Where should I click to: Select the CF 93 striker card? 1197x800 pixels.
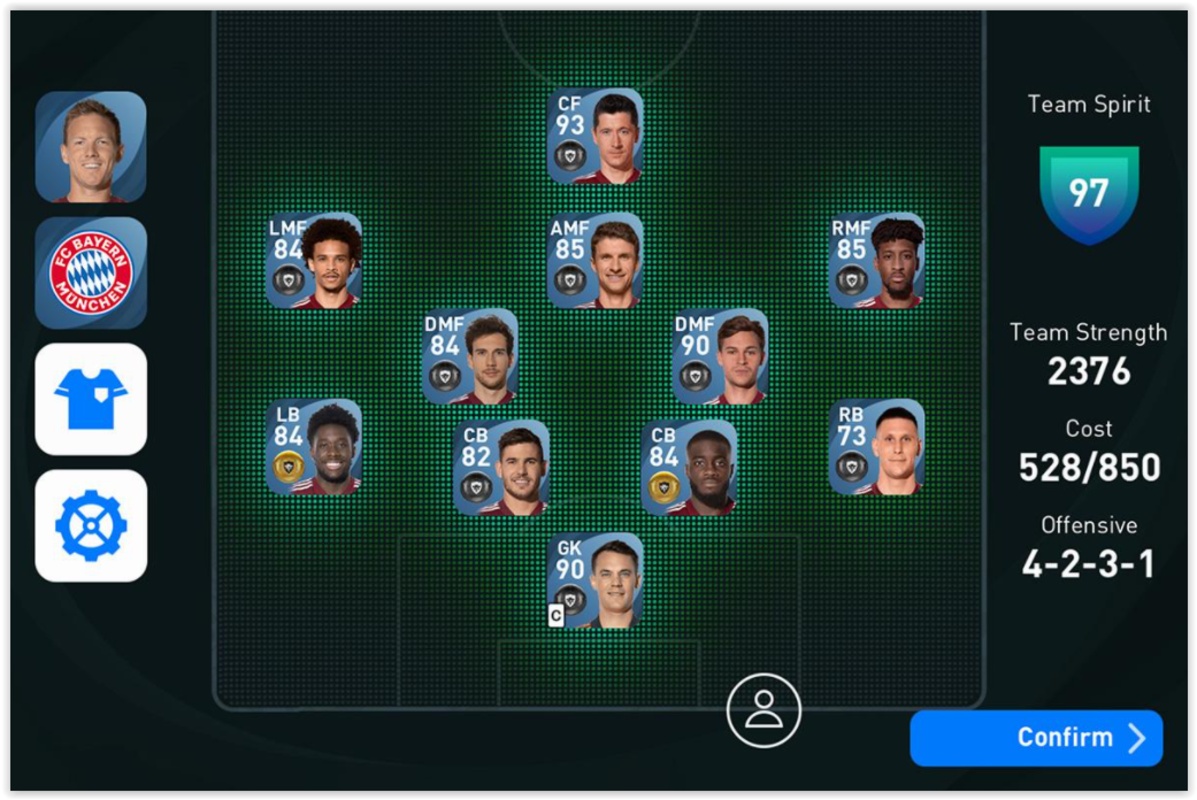pyautogui.click(x=595, y=137)
